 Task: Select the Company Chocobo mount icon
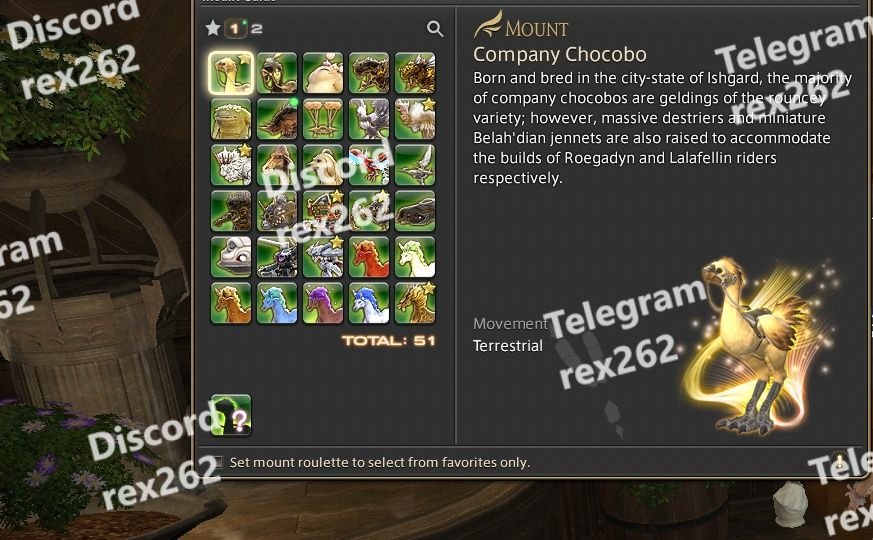231,73
